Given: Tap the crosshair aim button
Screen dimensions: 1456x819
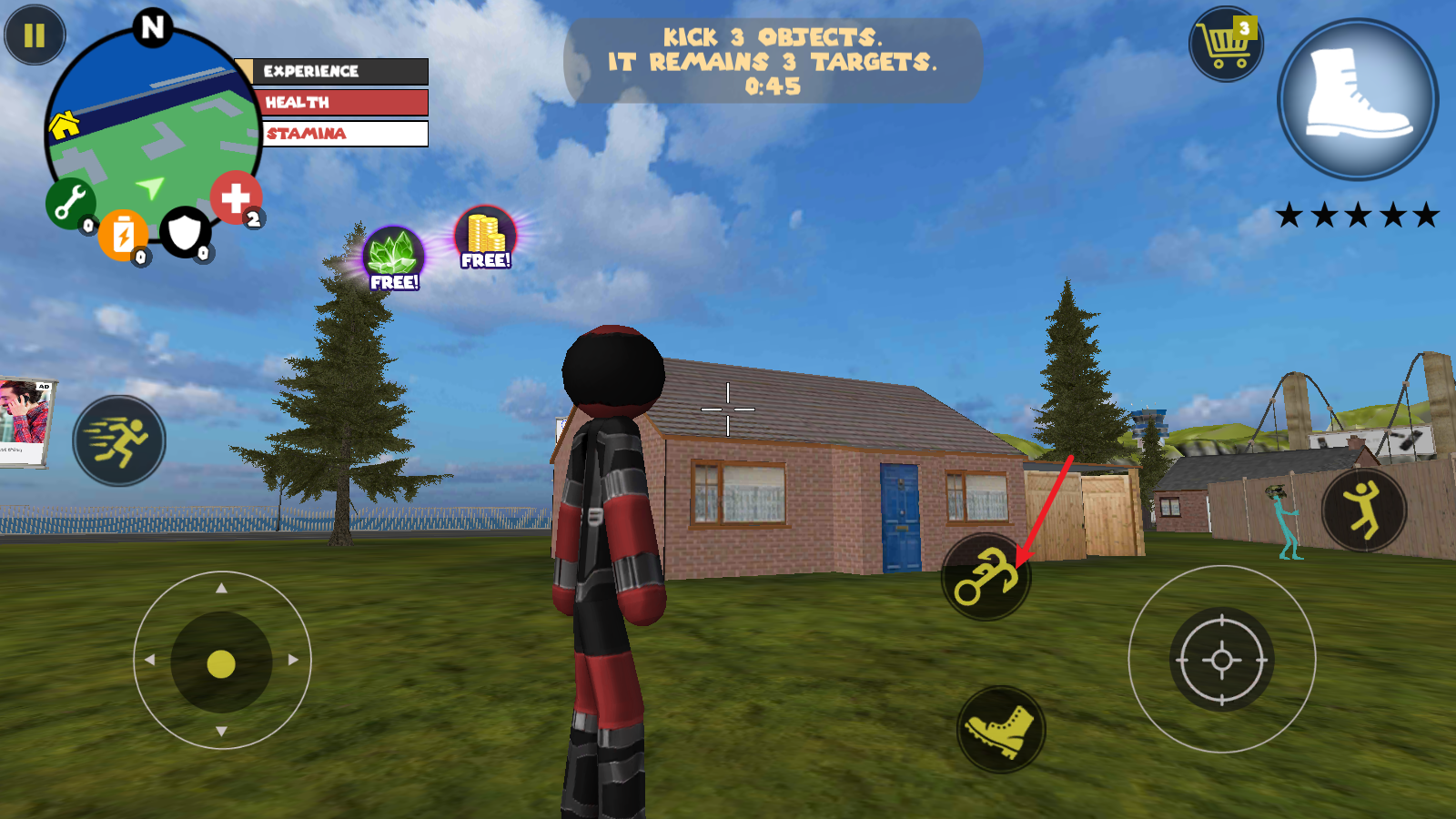Looking at the screenshot, I should tap(1221, 660).
